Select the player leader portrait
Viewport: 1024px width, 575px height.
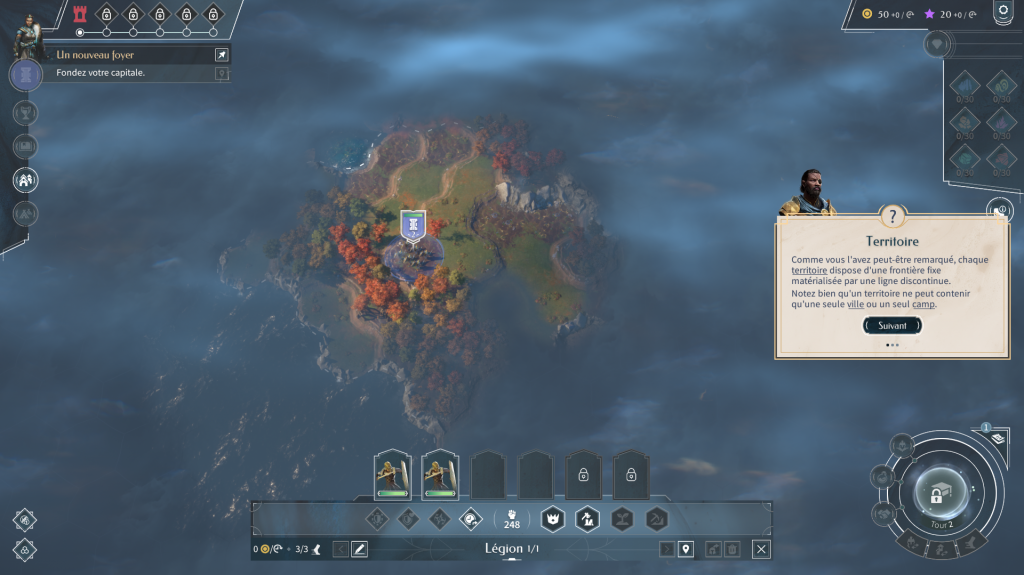[x=26, y=36]
